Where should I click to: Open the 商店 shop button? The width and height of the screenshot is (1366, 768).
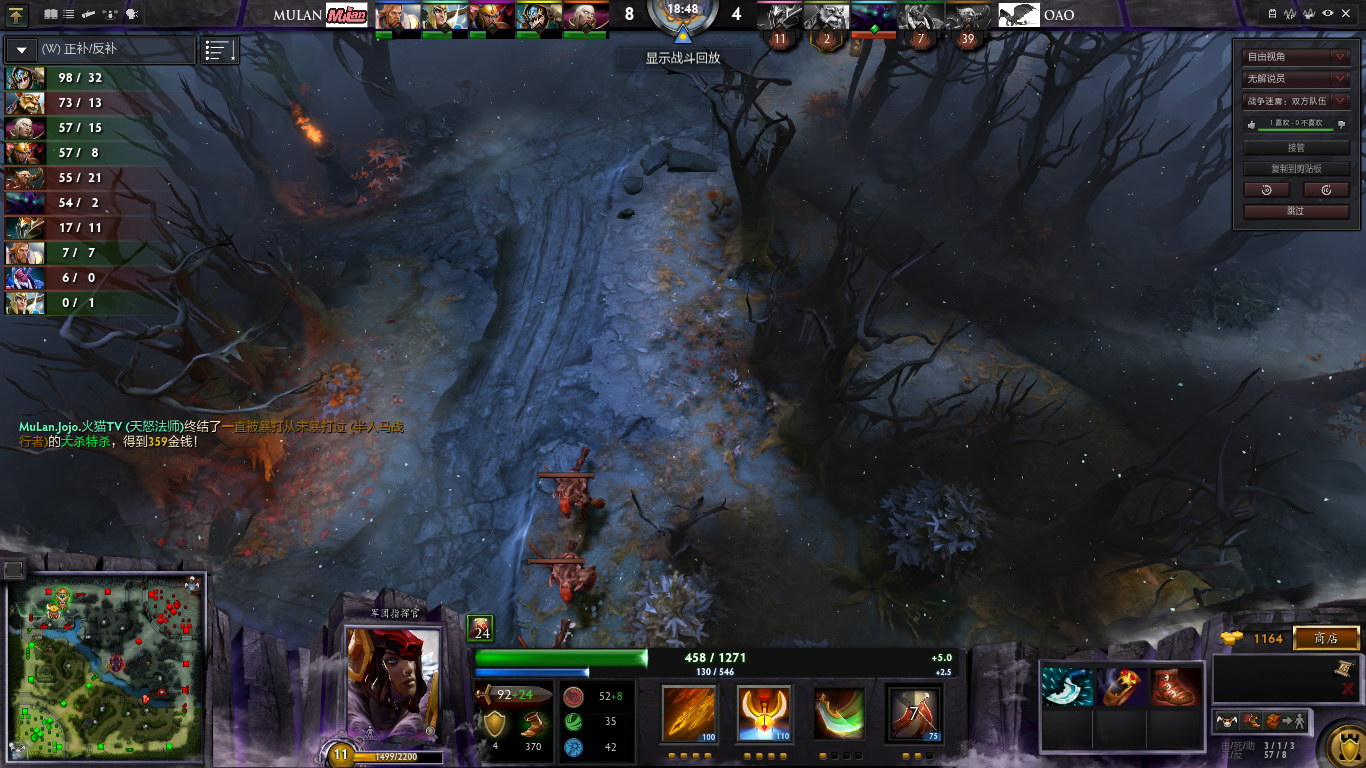pos(1326,638)
